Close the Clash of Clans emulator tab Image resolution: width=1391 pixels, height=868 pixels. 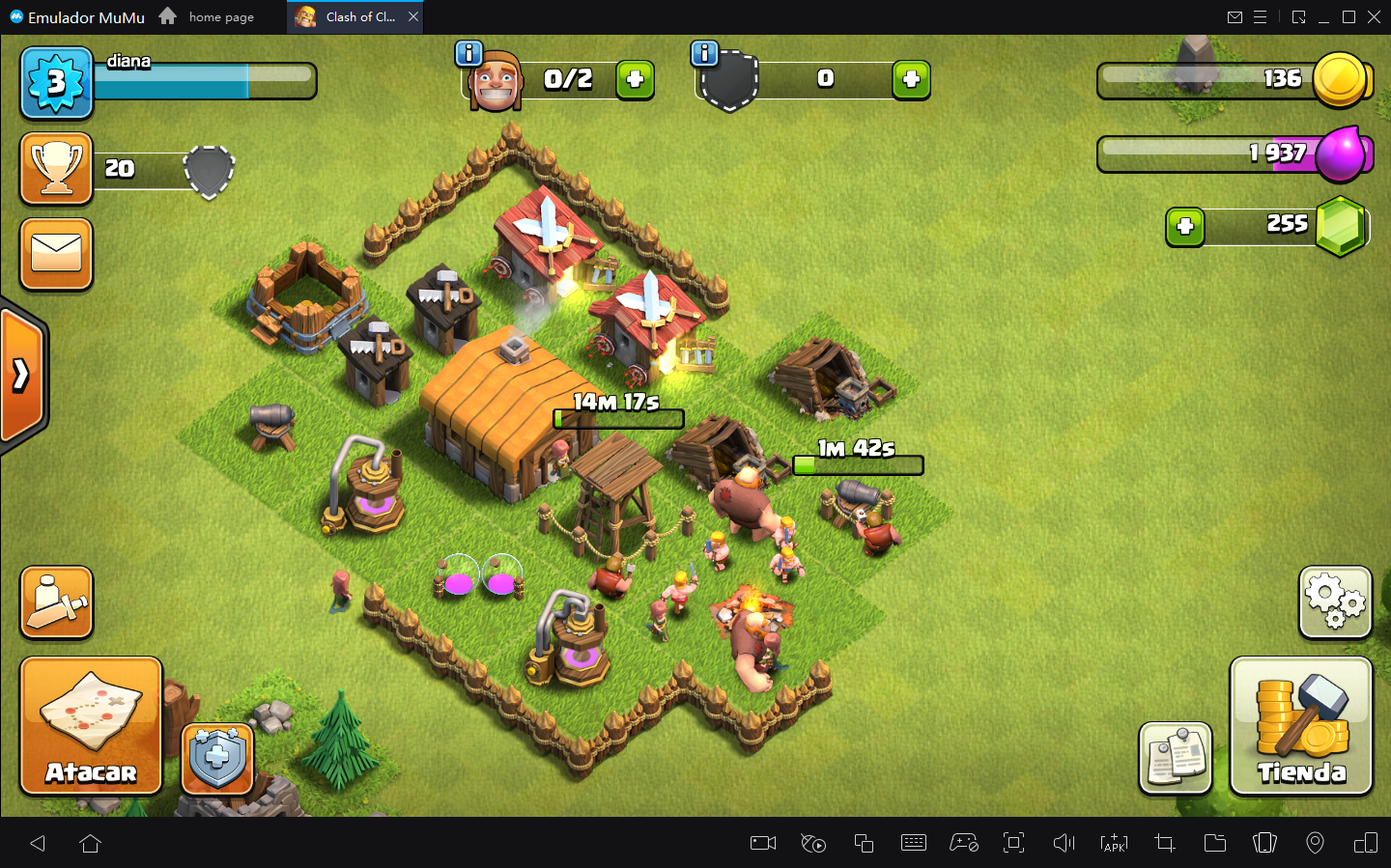pos(413,16)
